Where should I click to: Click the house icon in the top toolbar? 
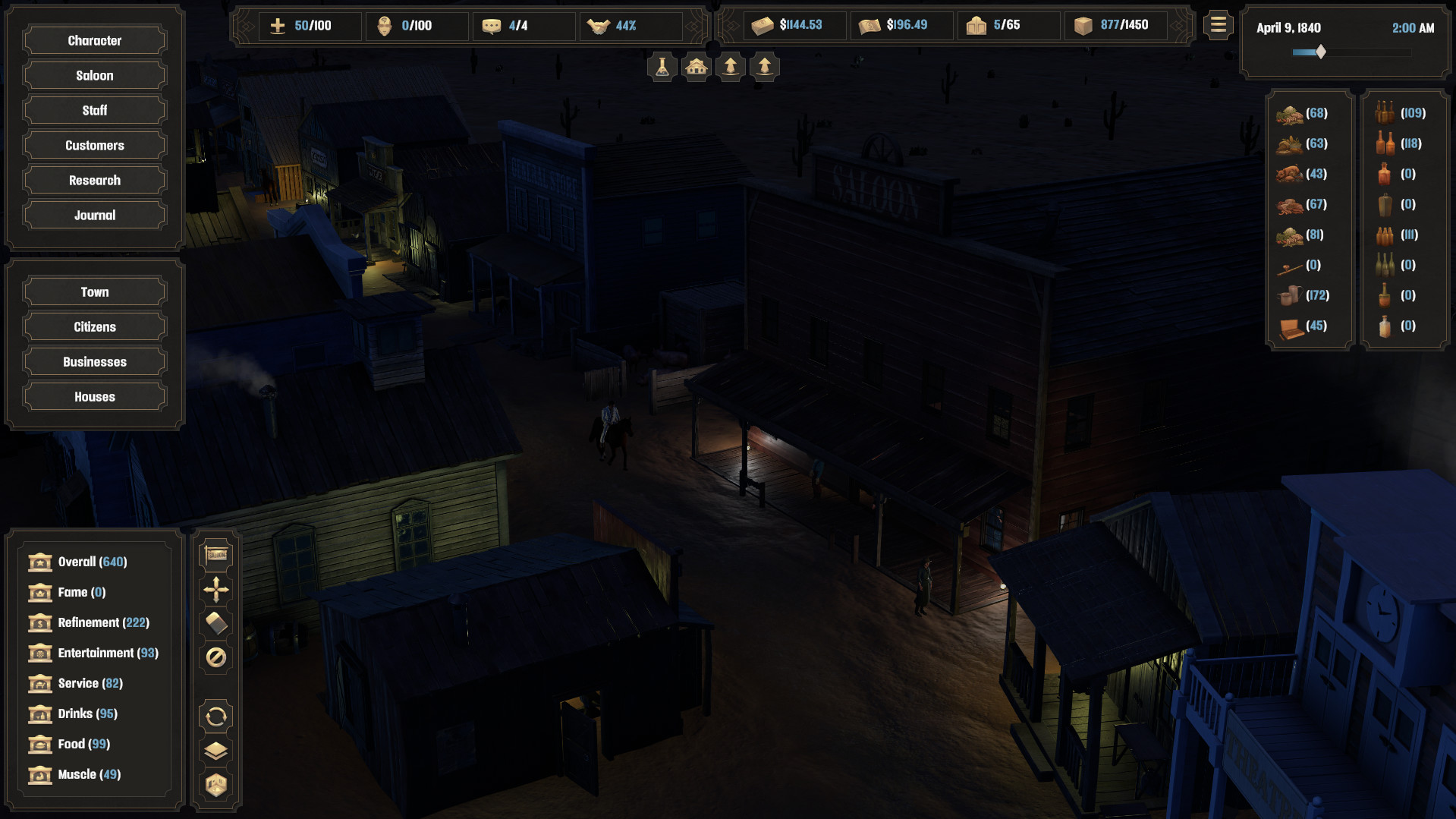click(695, 67)
